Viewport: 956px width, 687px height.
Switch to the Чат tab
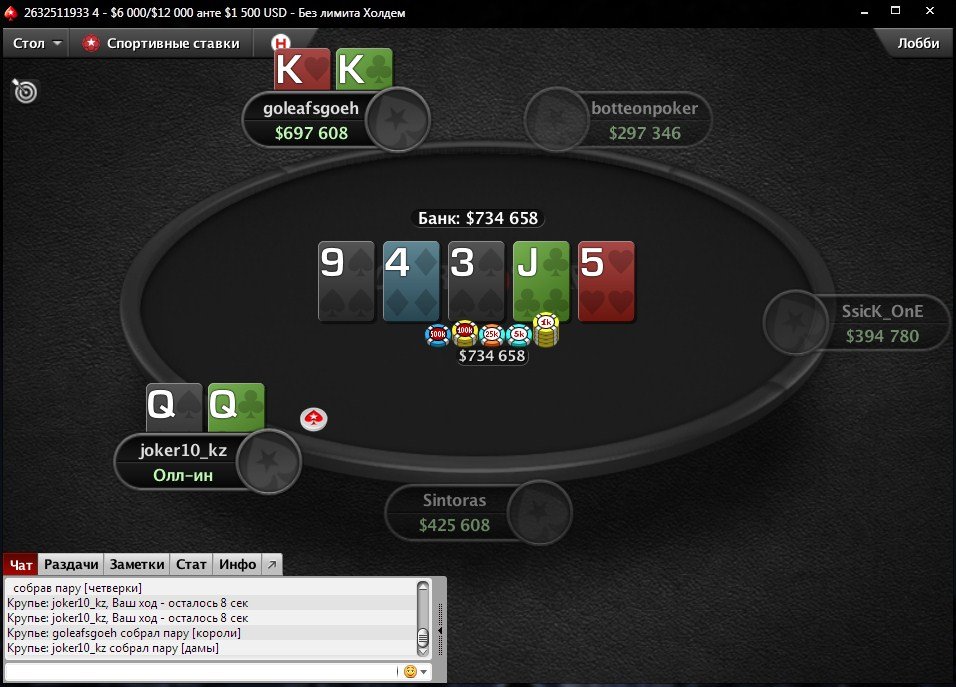click(x=22, y=565)
